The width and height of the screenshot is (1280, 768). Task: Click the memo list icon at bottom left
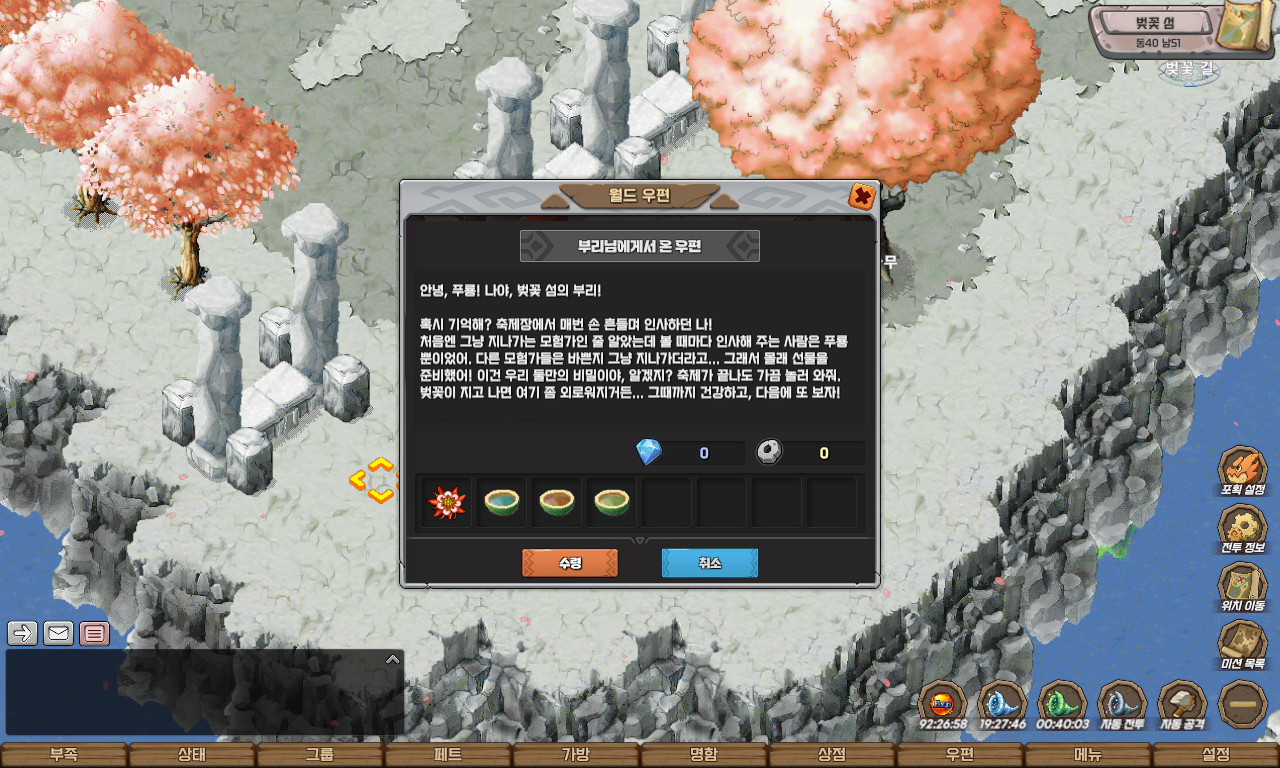(93, 632)
